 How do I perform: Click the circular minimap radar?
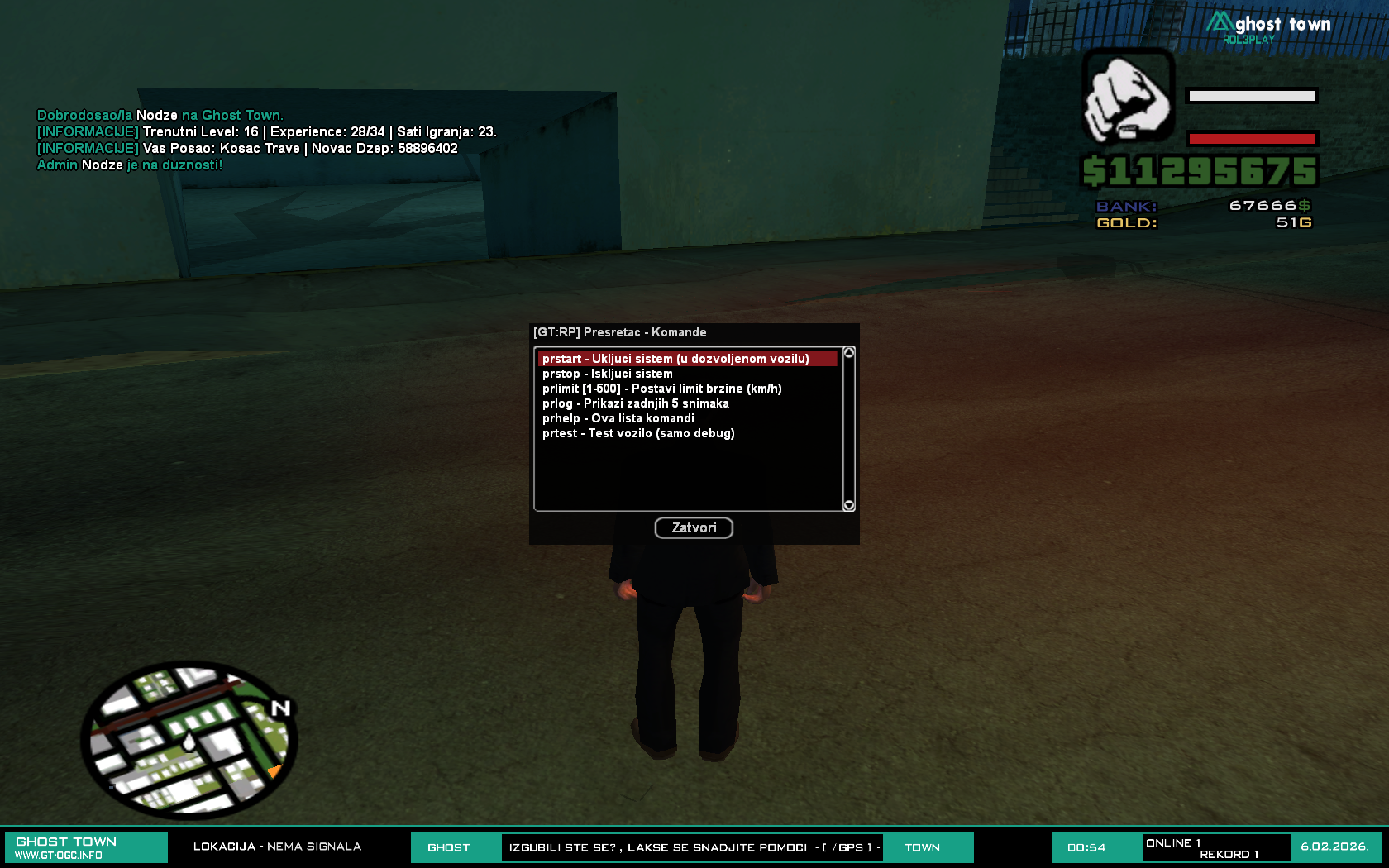pos(189,739)
